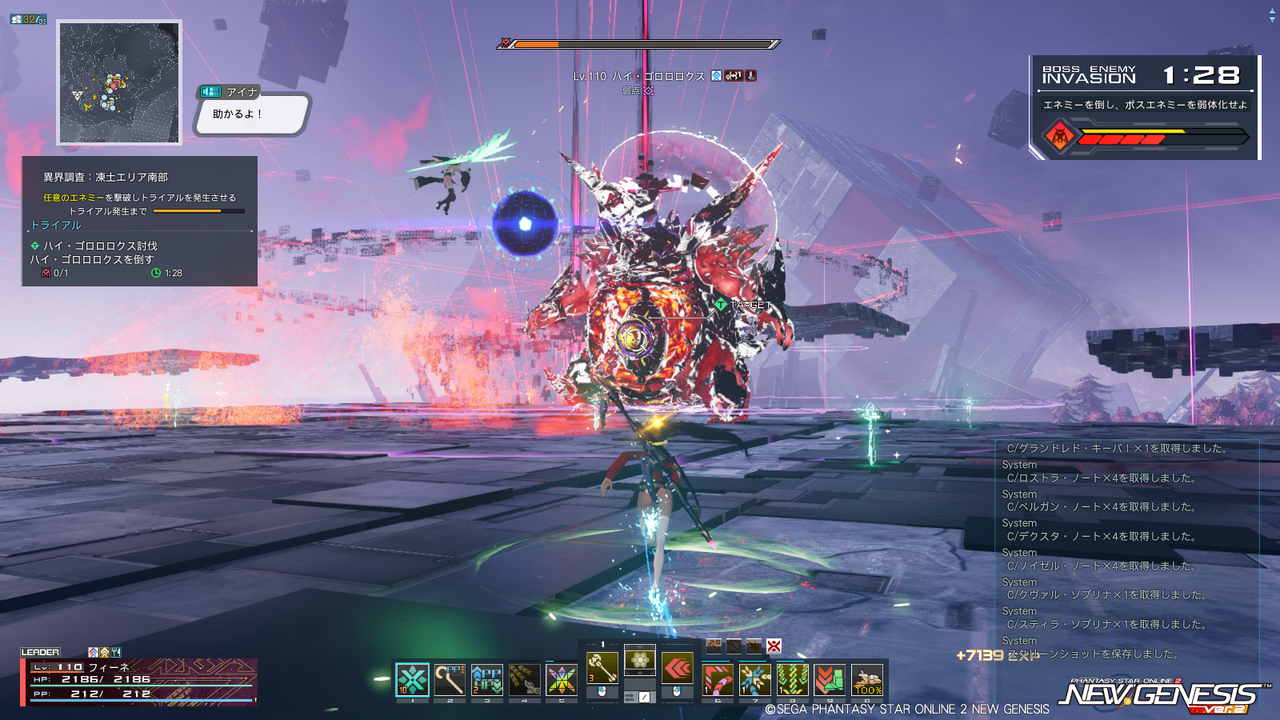Use the PP cane item slot
This screenshot has height=720, width=1280.
point(450,680)
